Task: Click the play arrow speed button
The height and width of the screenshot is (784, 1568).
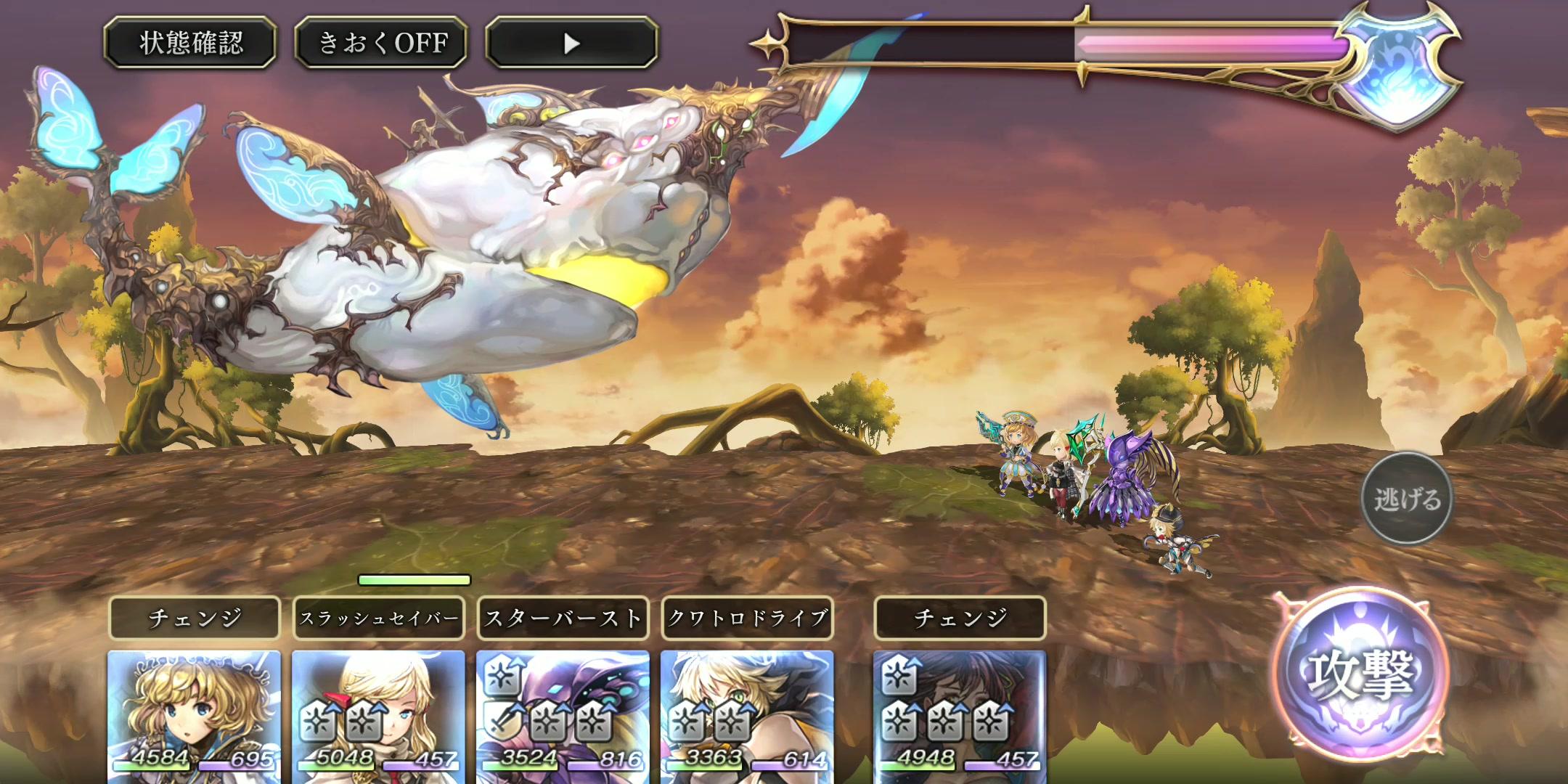Action: [572, 43]
